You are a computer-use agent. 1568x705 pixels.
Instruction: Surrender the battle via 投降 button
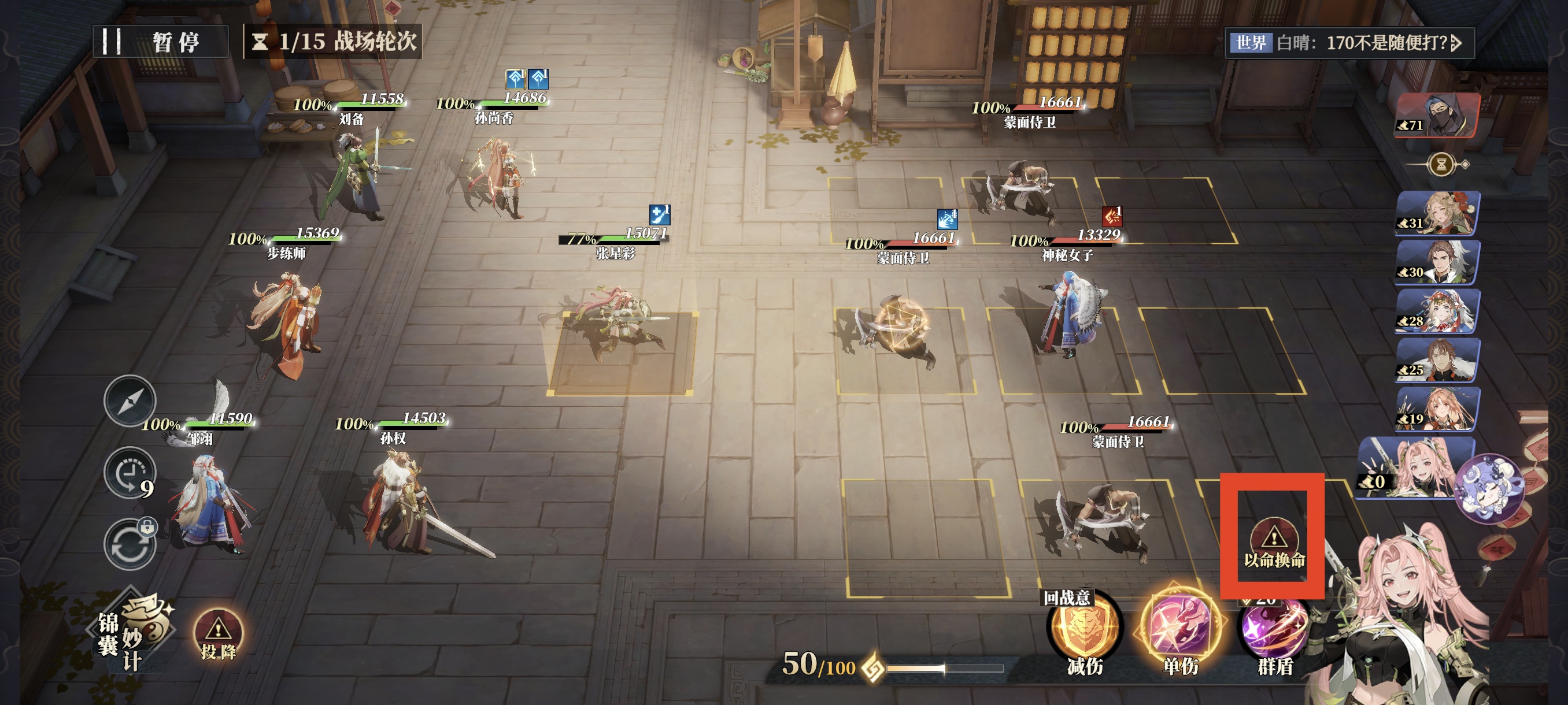tap(218, 635)
